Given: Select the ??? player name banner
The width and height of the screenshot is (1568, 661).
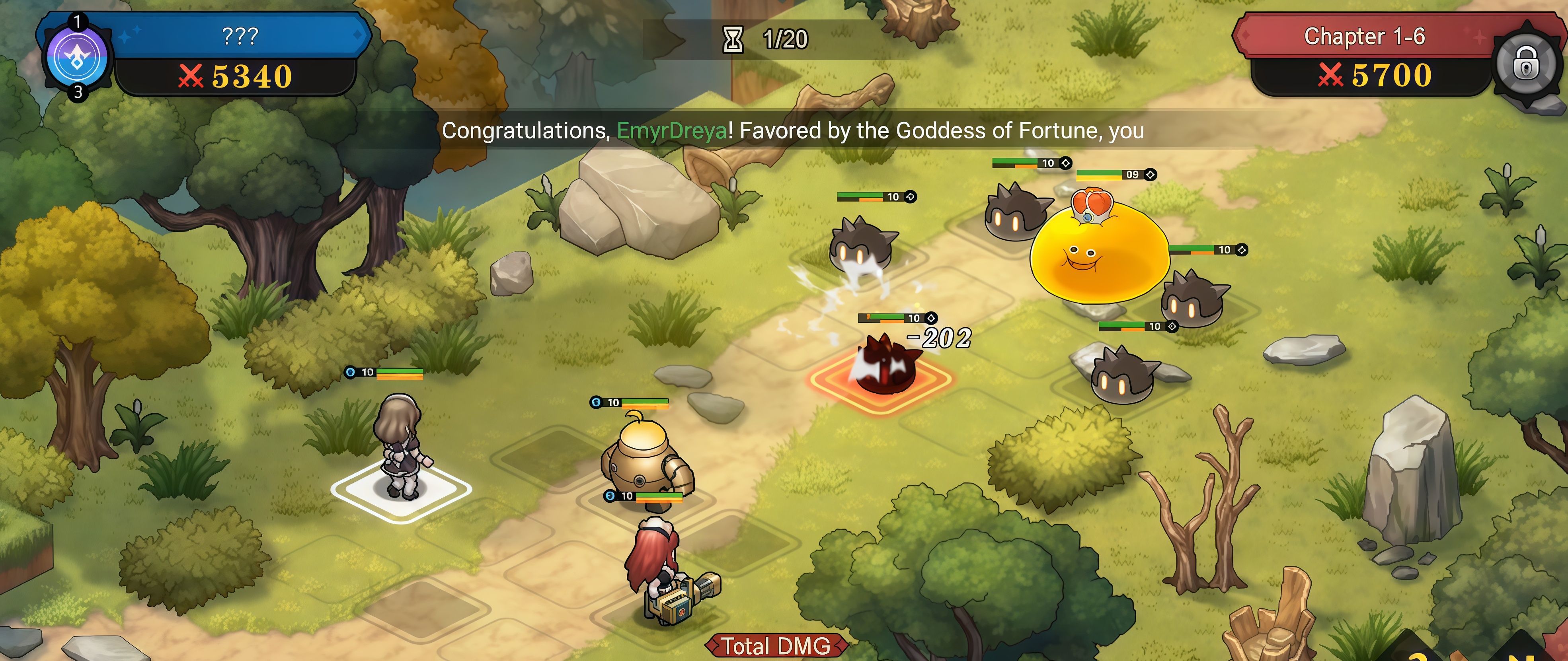Looking at the screenshot, I should click(240, 36).
